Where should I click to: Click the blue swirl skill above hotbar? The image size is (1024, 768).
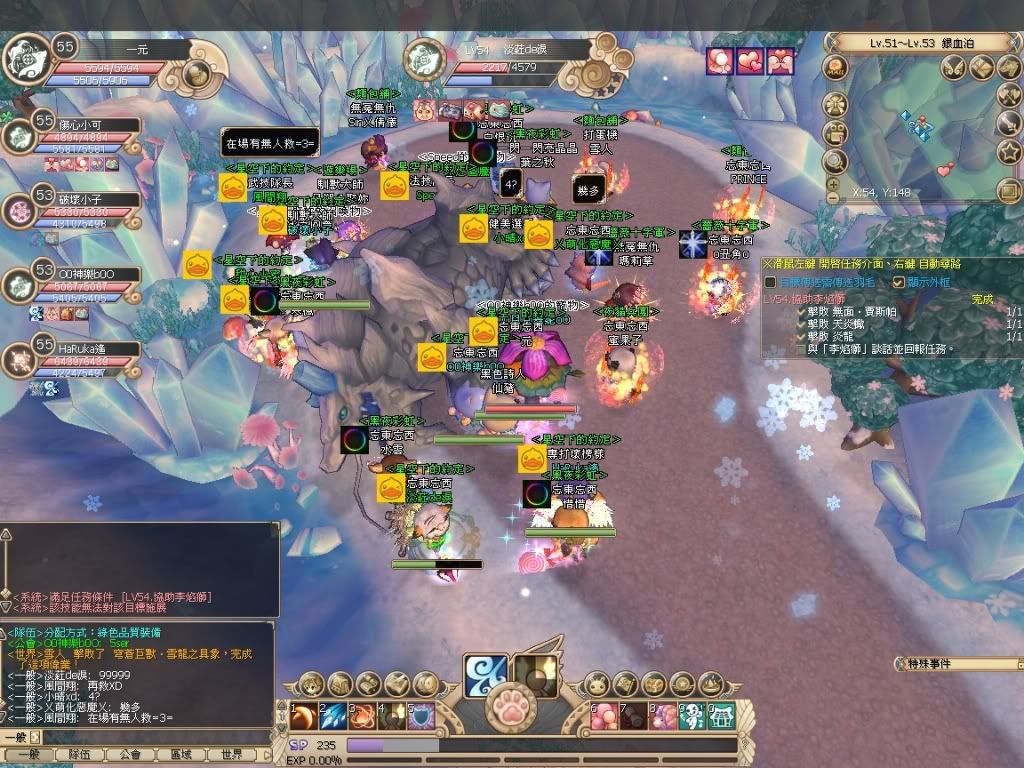(x=484, y=673)
